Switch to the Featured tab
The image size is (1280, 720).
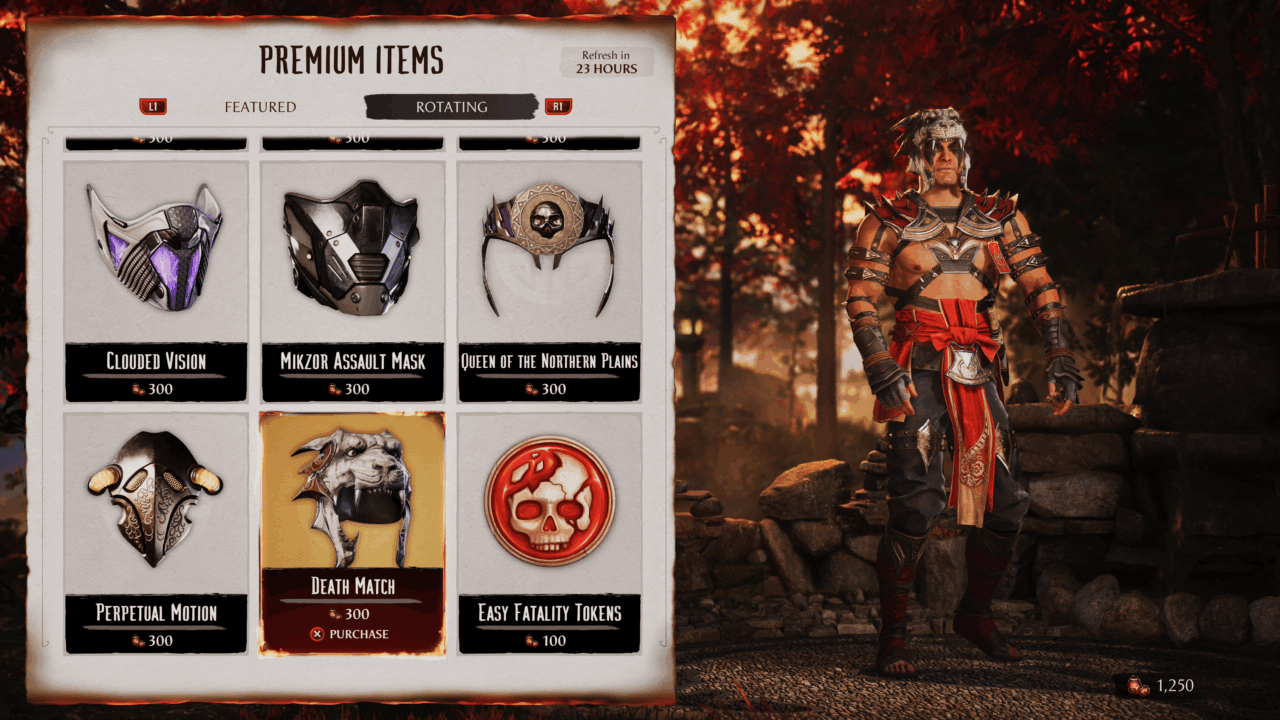click(x=260, y=107)
